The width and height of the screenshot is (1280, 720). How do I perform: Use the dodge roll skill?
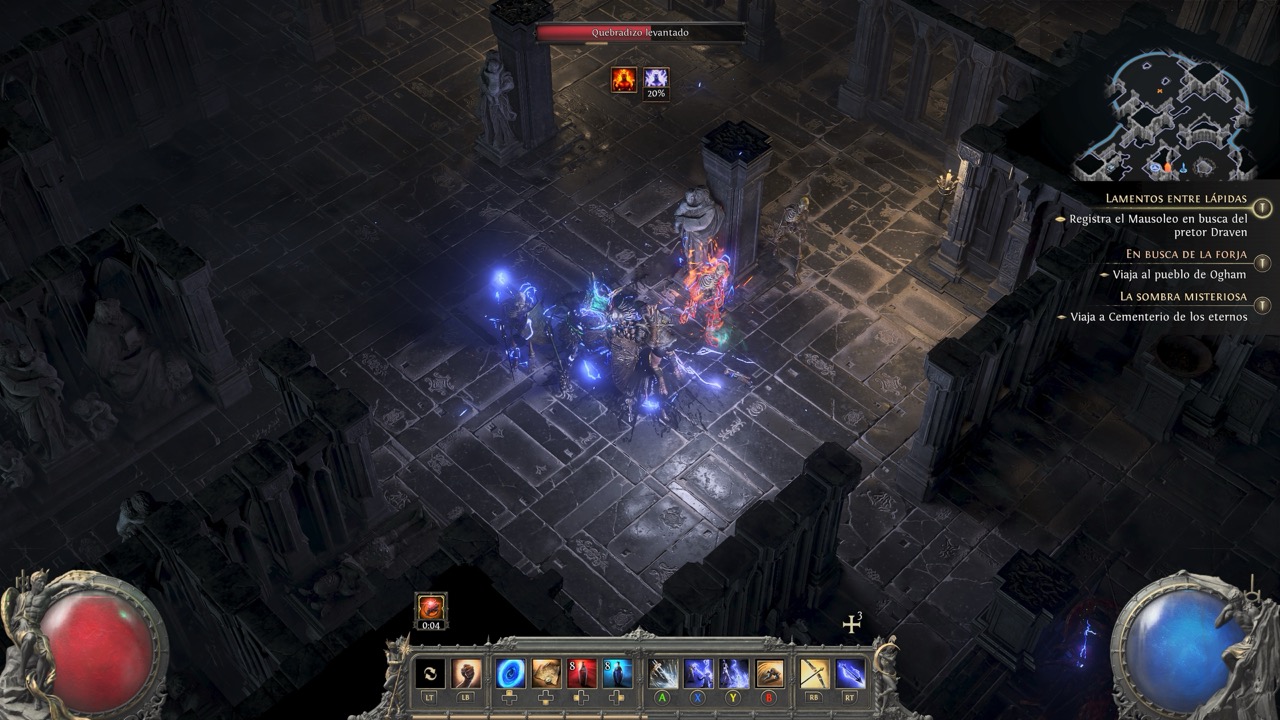pyautogui.click(x=769, y=673)
